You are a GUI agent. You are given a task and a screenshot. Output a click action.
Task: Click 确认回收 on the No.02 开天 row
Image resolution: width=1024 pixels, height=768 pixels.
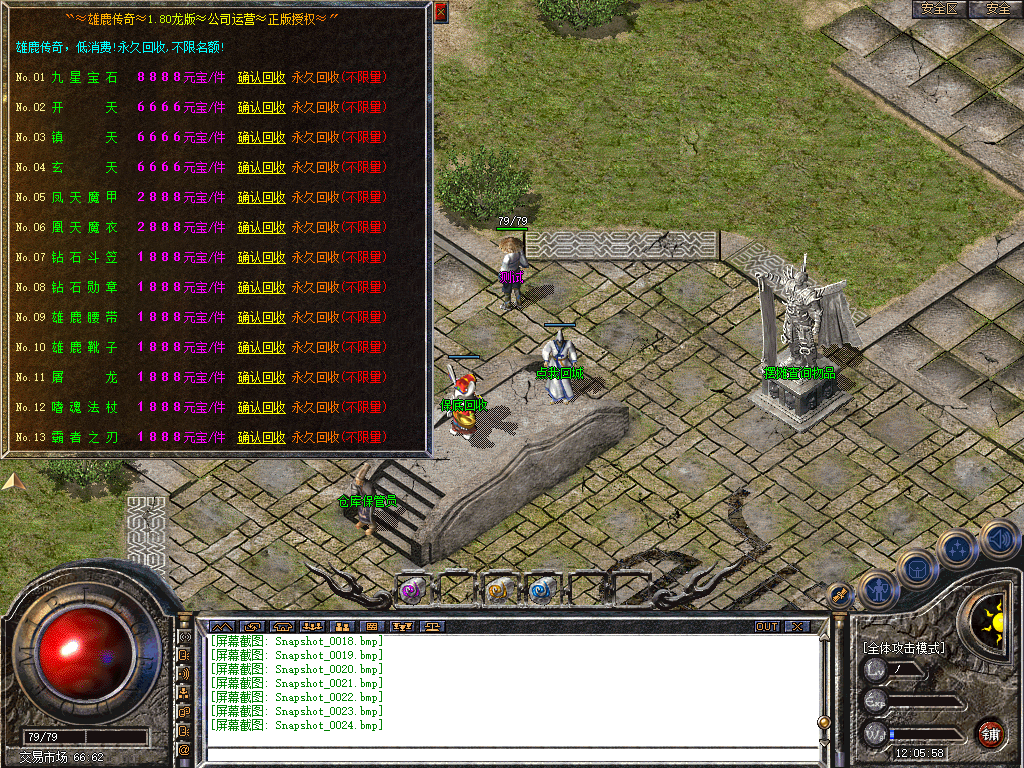(261, 108)
